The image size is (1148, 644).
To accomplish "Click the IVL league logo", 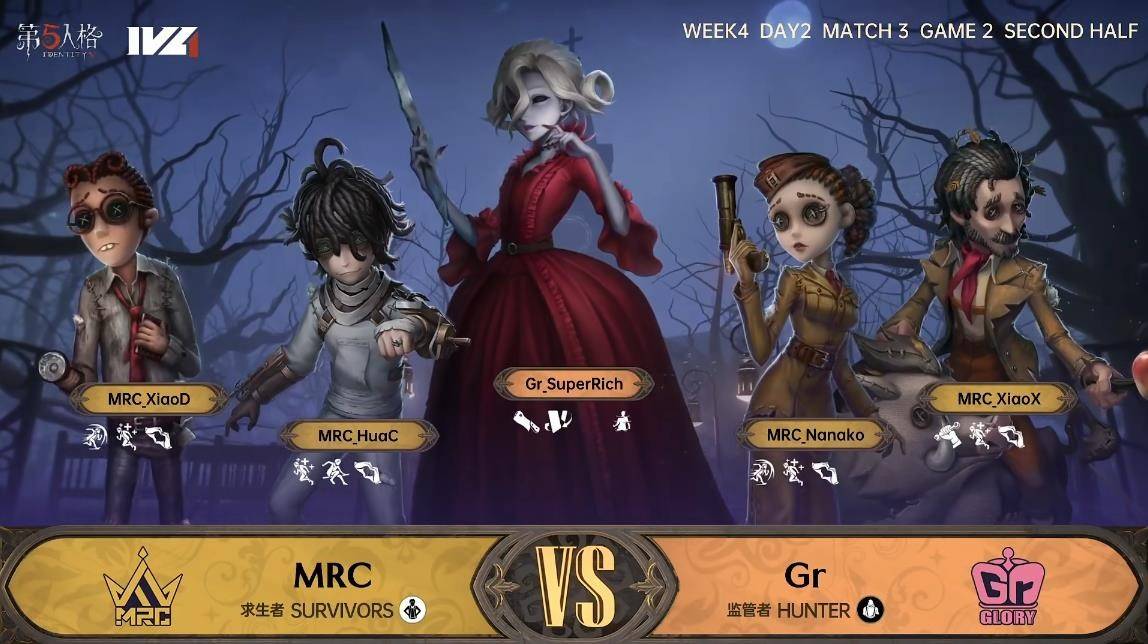I will coord(161,41).
